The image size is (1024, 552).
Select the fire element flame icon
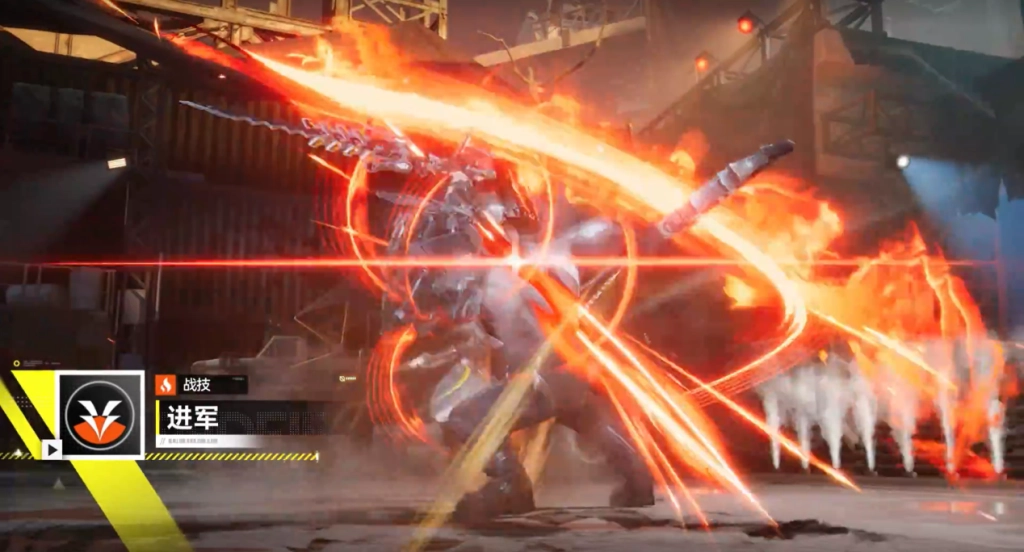coord(165,384)
